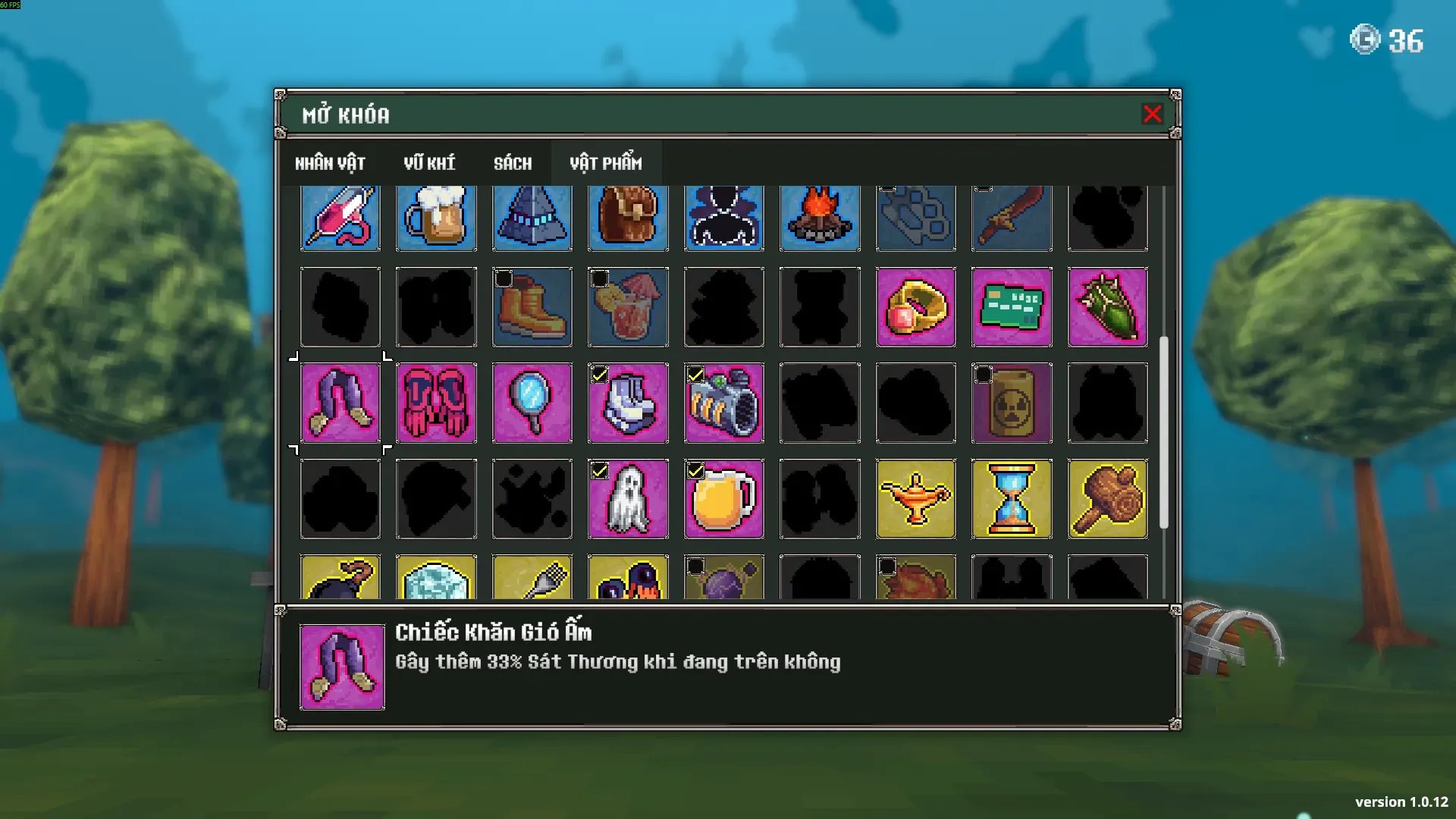Select the beer mug item
Screen dimensions: 1456x819
coord(436,218)
